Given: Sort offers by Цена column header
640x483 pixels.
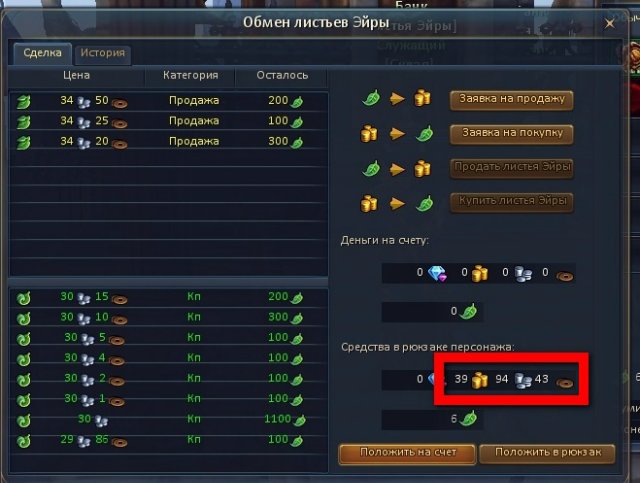Looking at the screenshot, I should tap(76, 75).
